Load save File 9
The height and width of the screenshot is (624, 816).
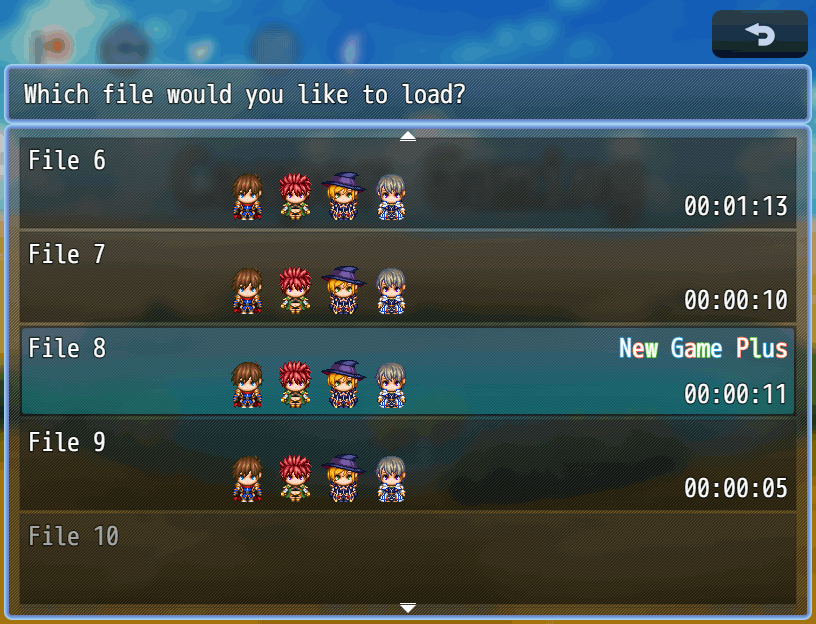[408, 465]
